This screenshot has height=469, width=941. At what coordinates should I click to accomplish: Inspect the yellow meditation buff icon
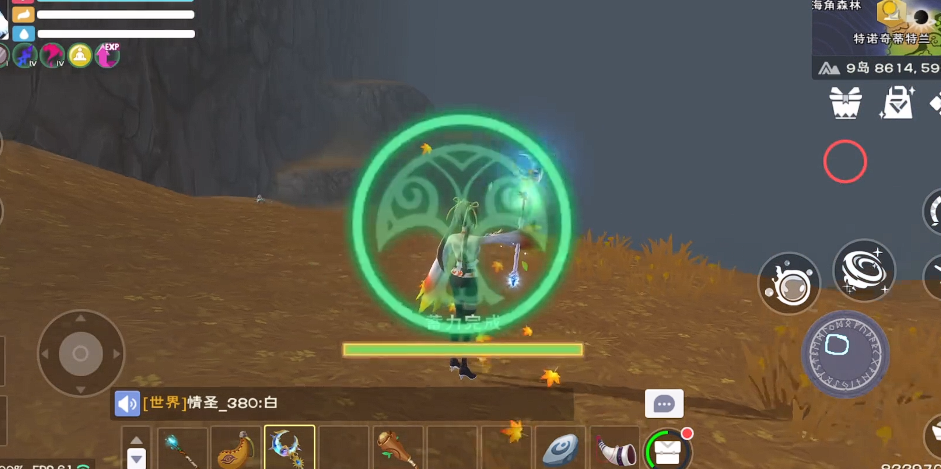point(80,56)
